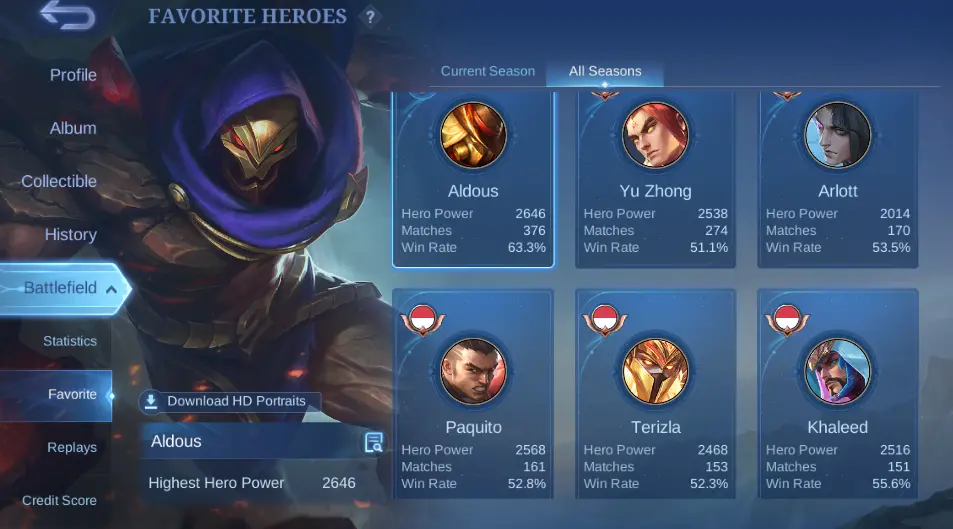This screenshot has width=953, height=529.
Task: Choose the Khaleed hero card
Action: point(838,393)
